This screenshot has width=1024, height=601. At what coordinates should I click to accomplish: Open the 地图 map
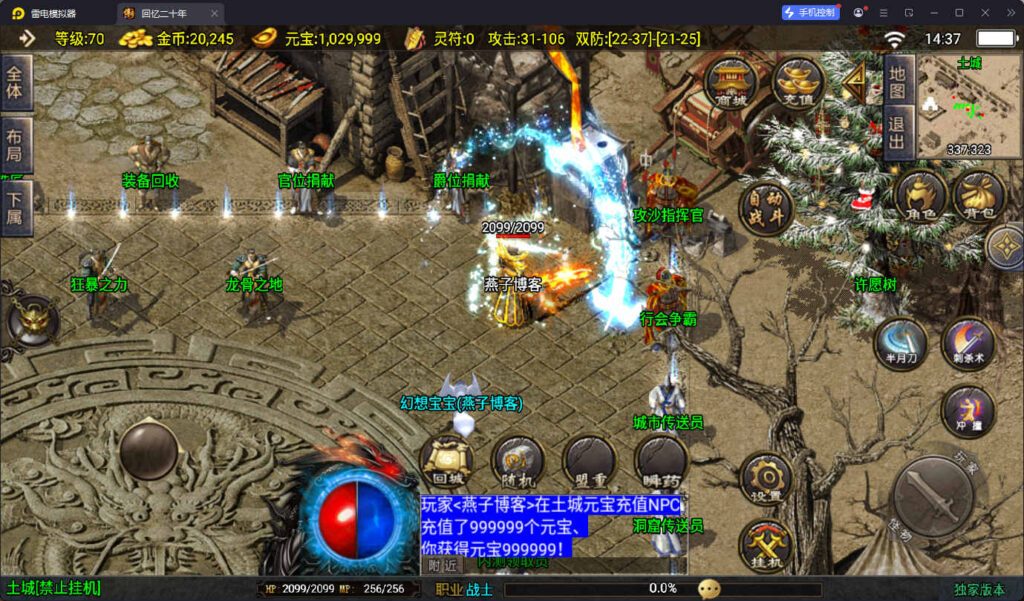click(897, 83)
